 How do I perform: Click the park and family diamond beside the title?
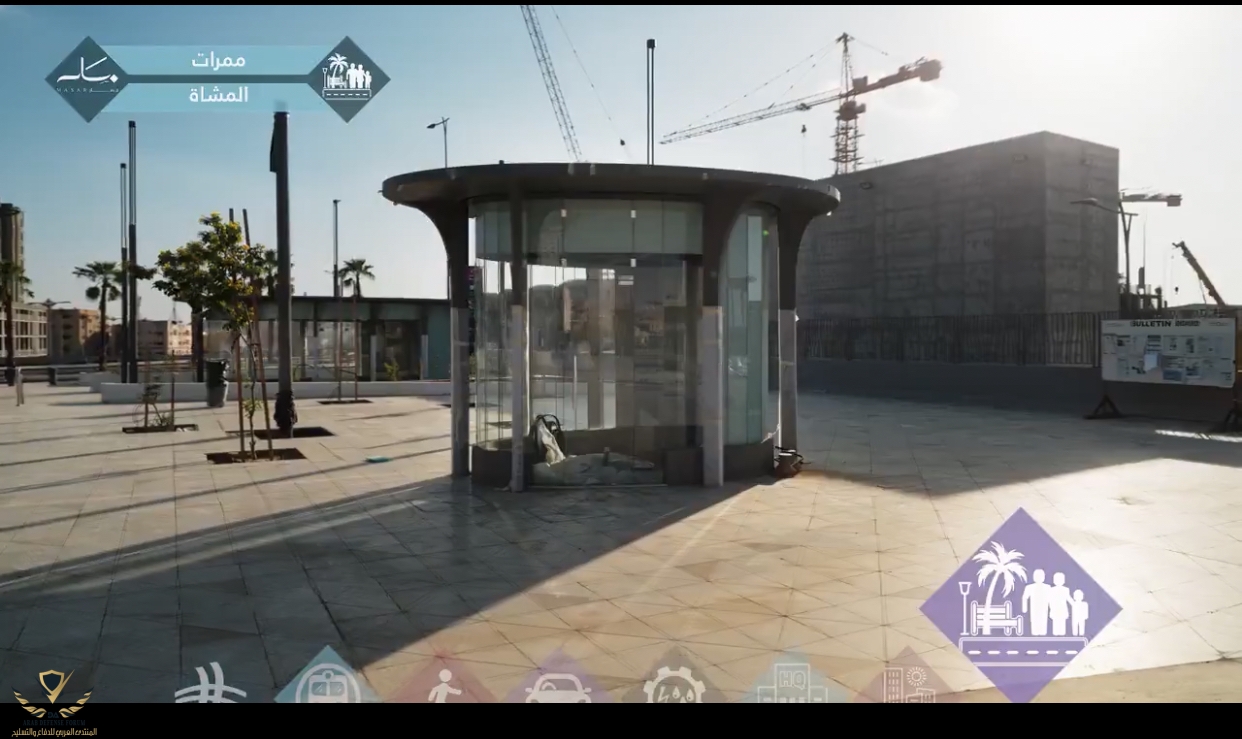click(347, 79)
